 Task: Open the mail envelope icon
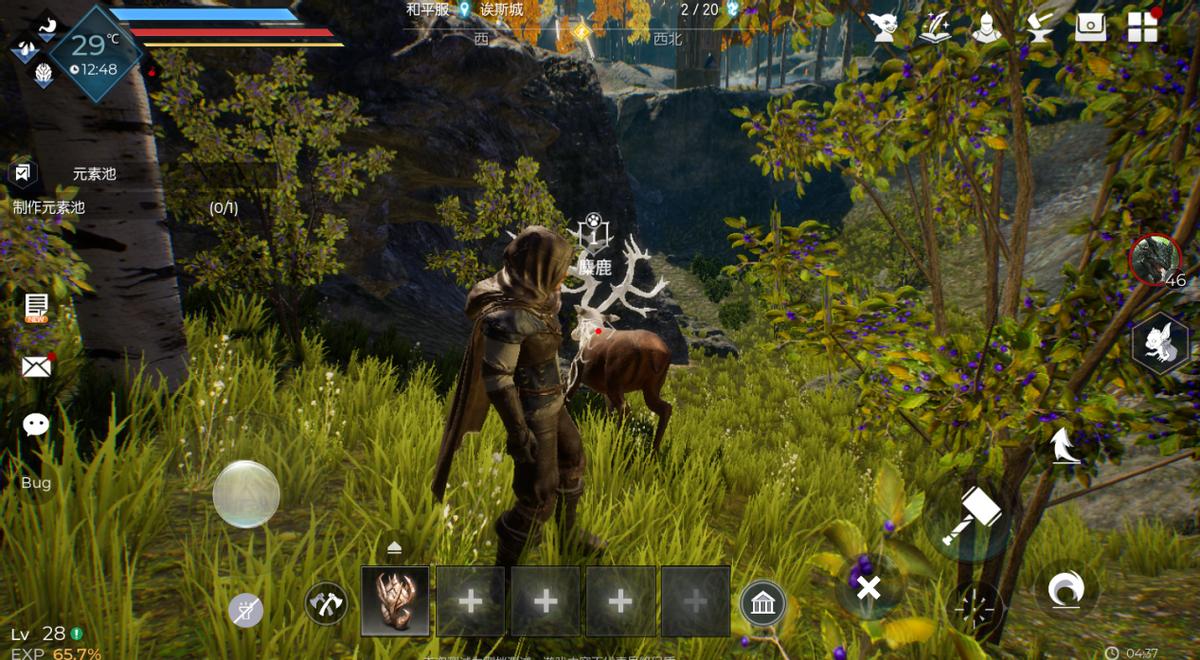(37, 367)
